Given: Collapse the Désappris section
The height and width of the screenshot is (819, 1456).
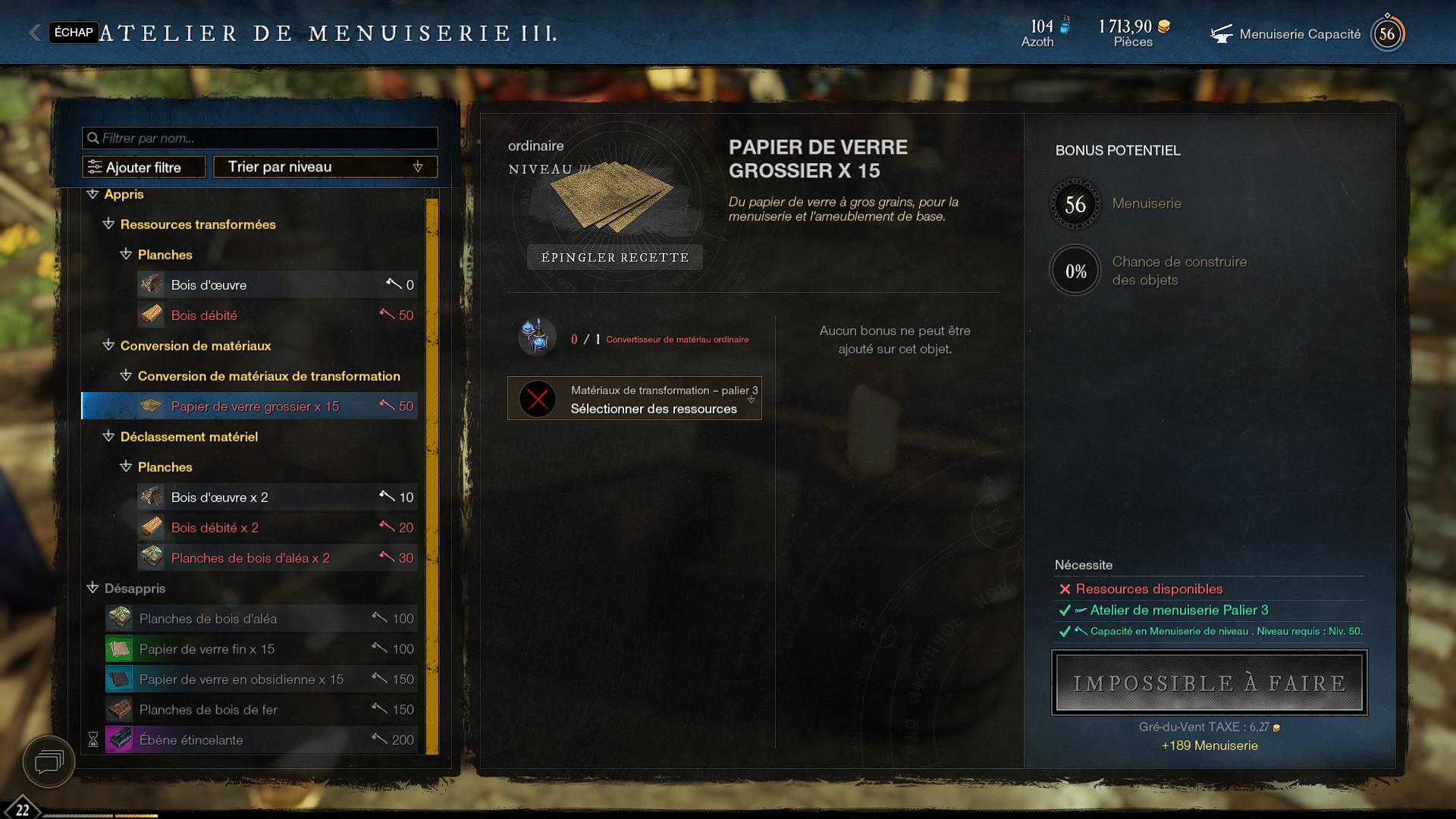Looking at the screenshot, I should click(93, 588).
